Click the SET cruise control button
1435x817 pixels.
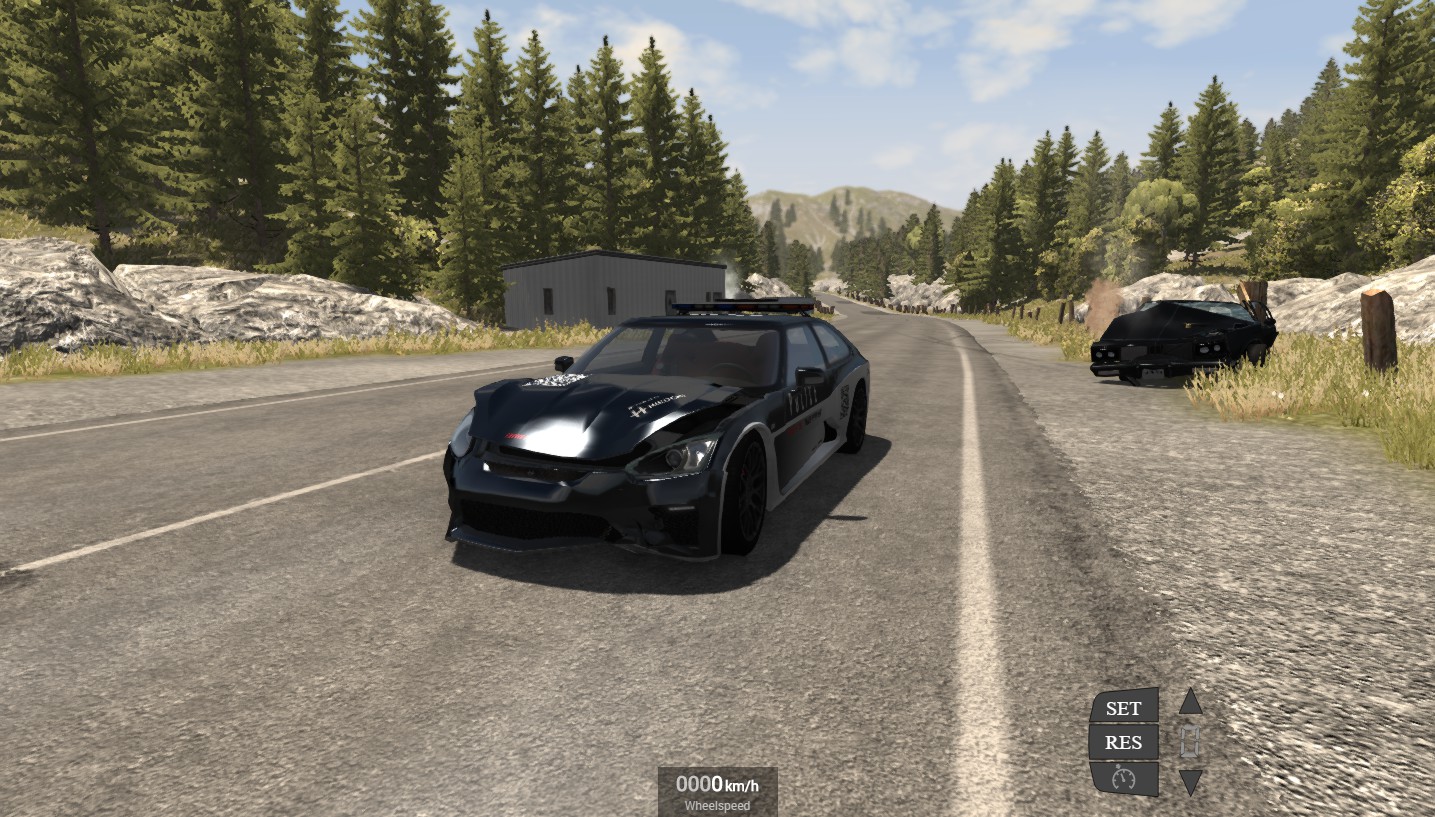[1124, 707]
